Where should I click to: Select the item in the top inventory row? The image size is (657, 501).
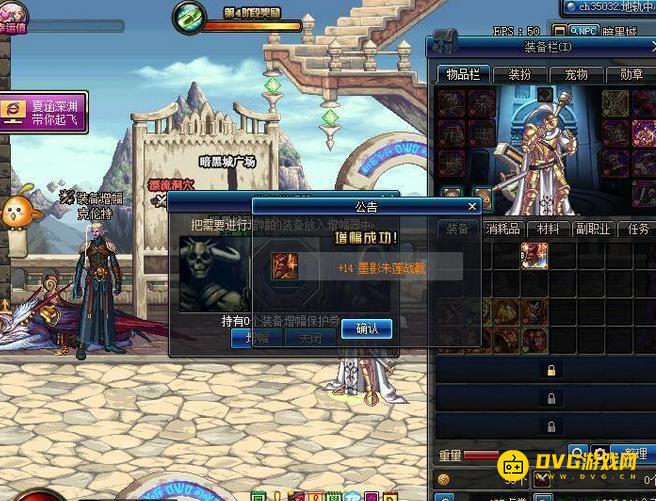pyautogui.click(x=533, y=255)
